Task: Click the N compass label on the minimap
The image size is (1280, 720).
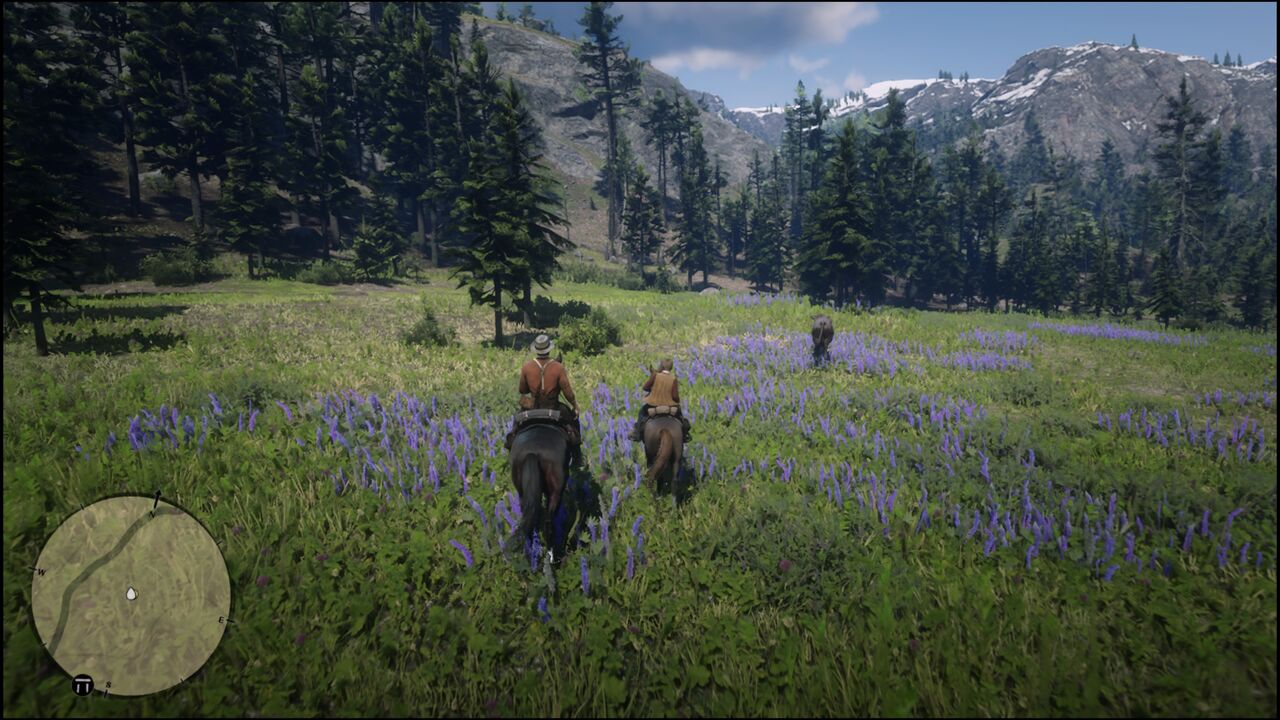Action: click(153, 513)
